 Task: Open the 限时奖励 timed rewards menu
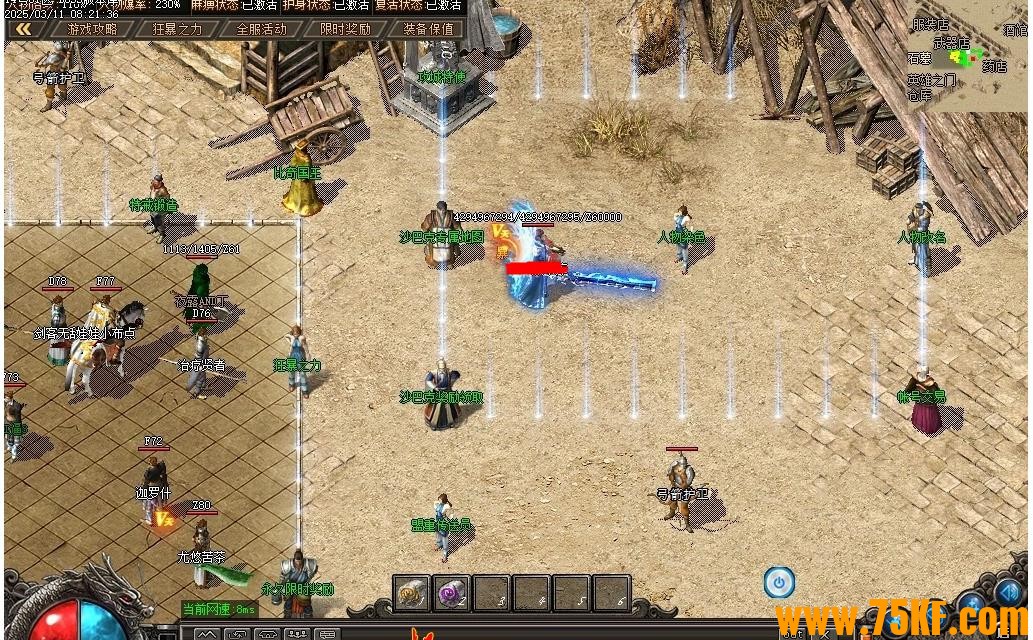(x=345, y=29)
